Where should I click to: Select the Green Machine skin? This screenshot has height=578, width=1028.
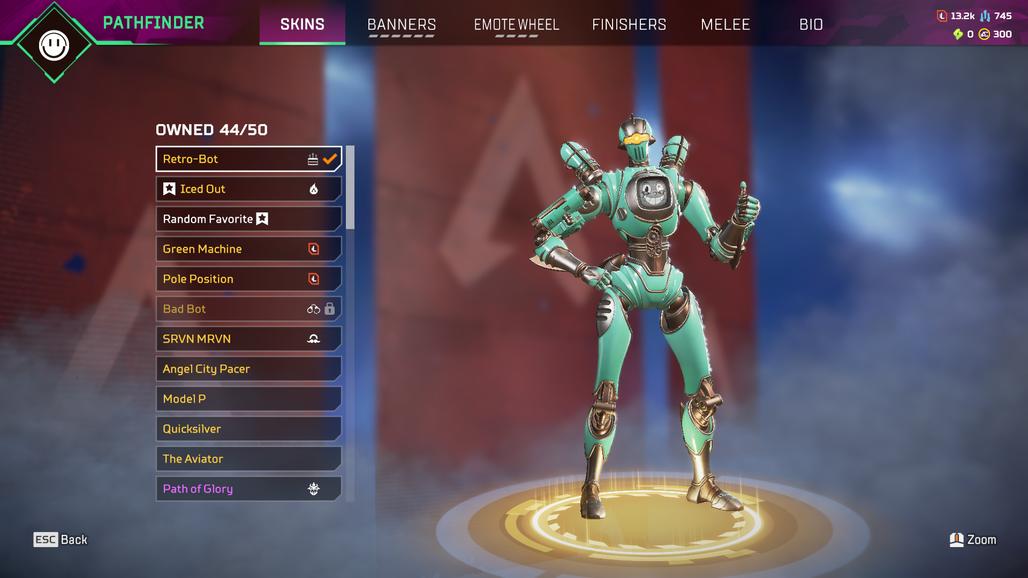tap(248, 249)
